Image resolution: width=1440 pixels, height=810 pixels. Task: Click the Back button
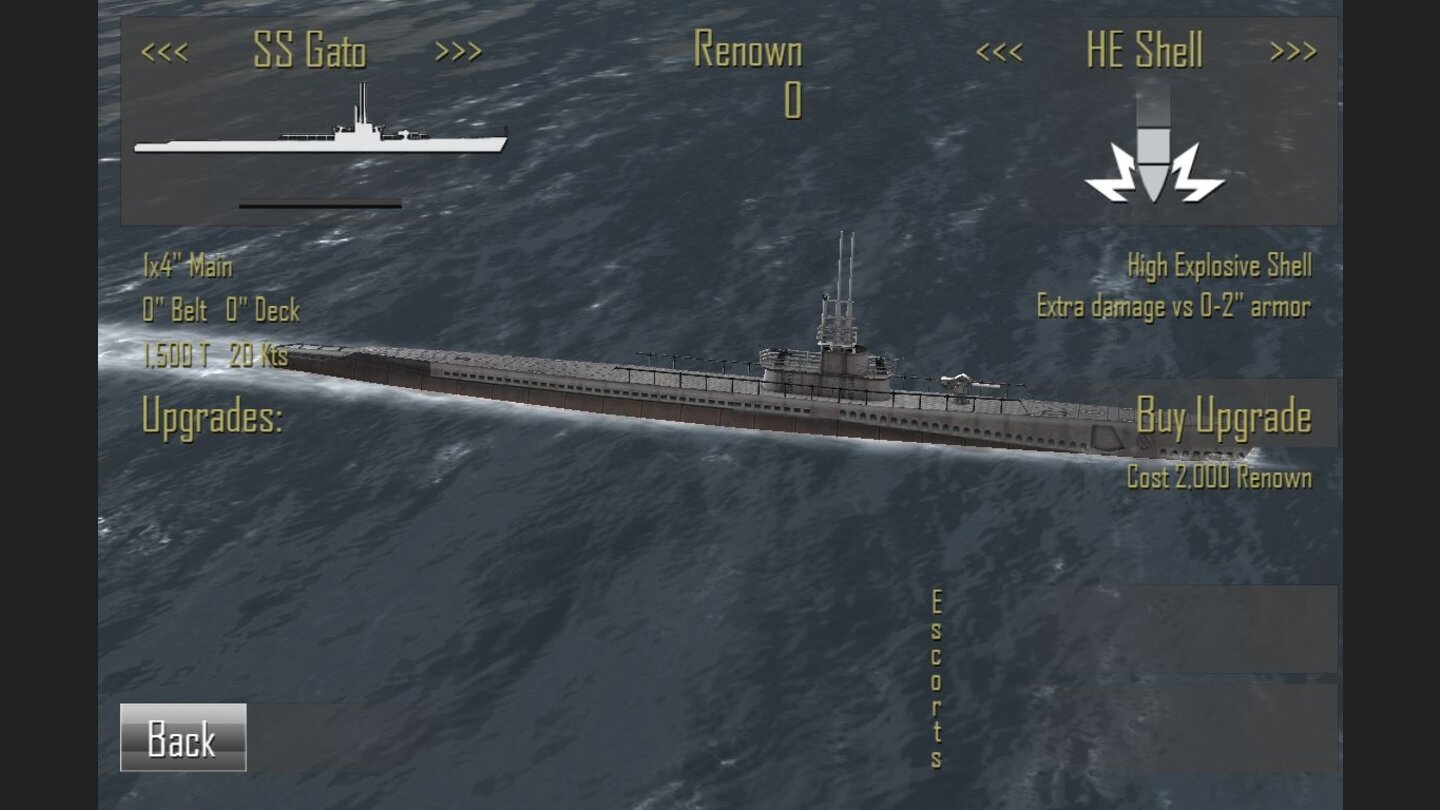coord(182,740)
